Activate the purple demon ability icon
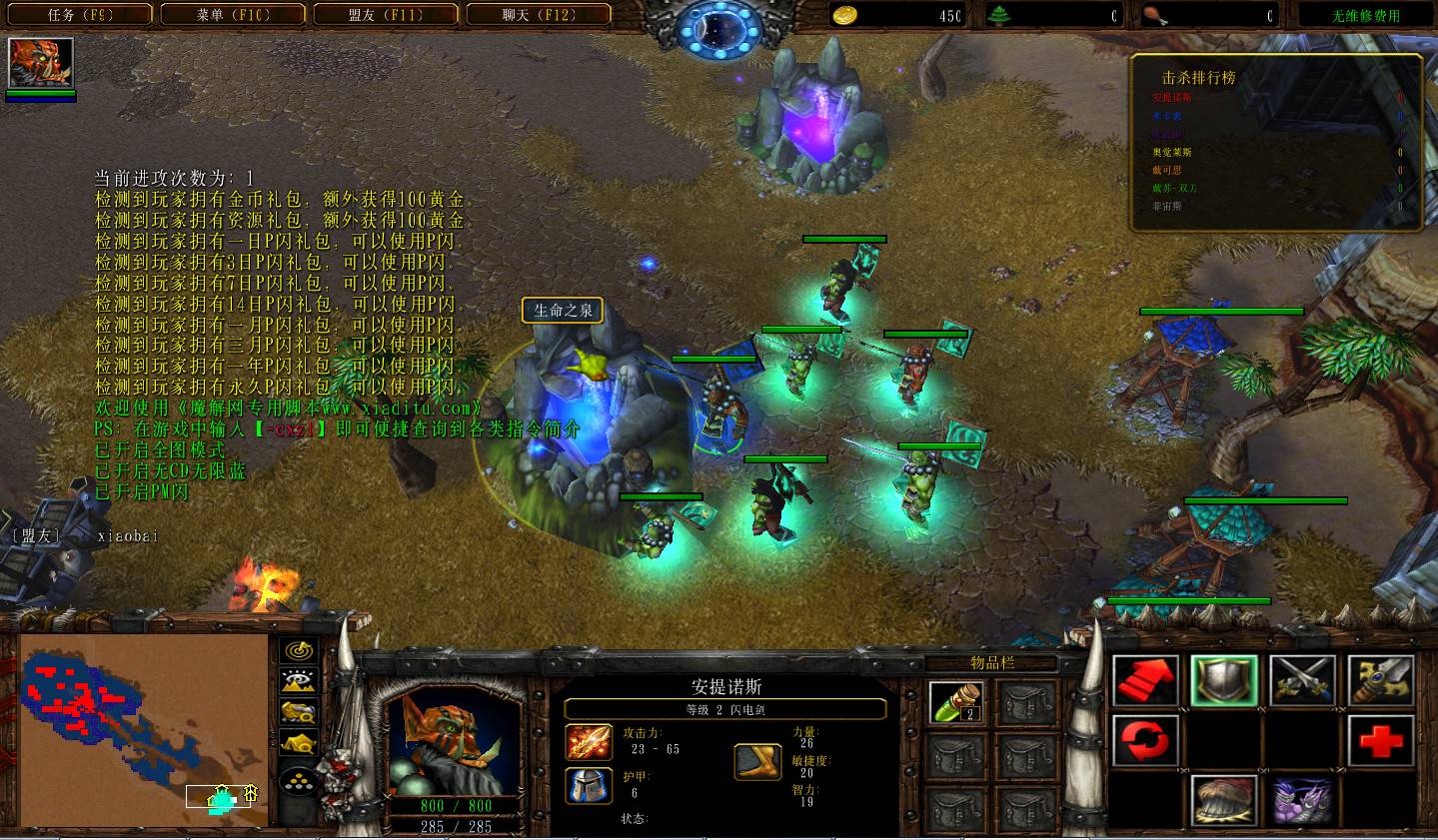Image resolution: width=1438 pixels, height=840 pixels. [x=1302, y=800]
